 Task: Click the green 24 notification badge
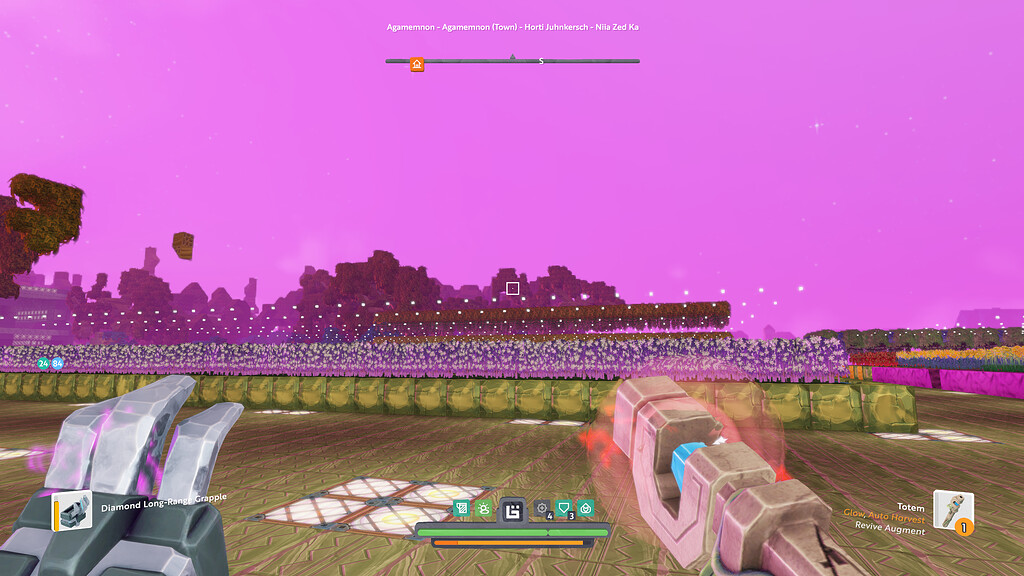coord(43,363)
